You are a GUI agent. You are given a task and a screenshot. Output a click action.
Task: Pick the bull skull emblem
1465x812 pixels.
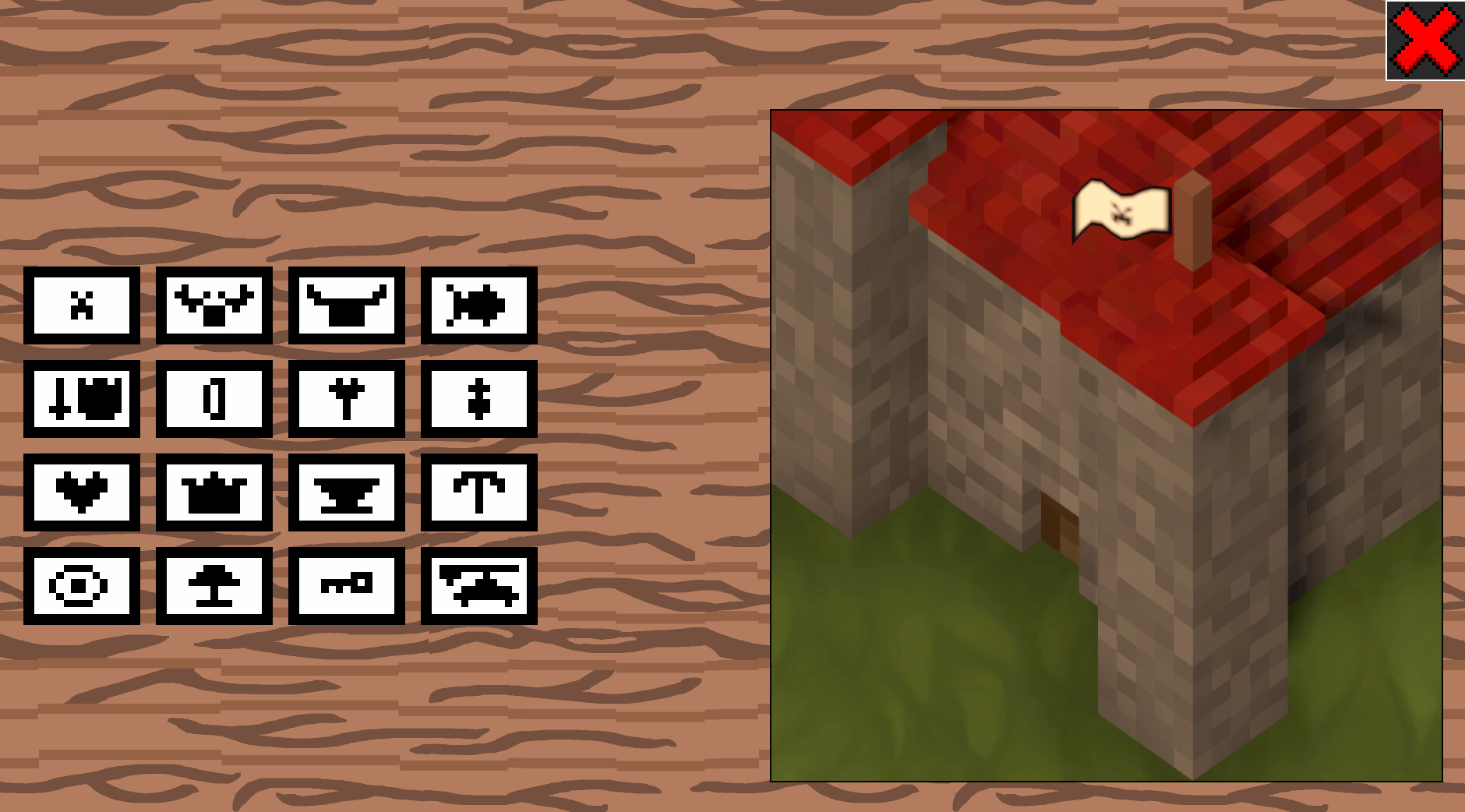[347, 305]
